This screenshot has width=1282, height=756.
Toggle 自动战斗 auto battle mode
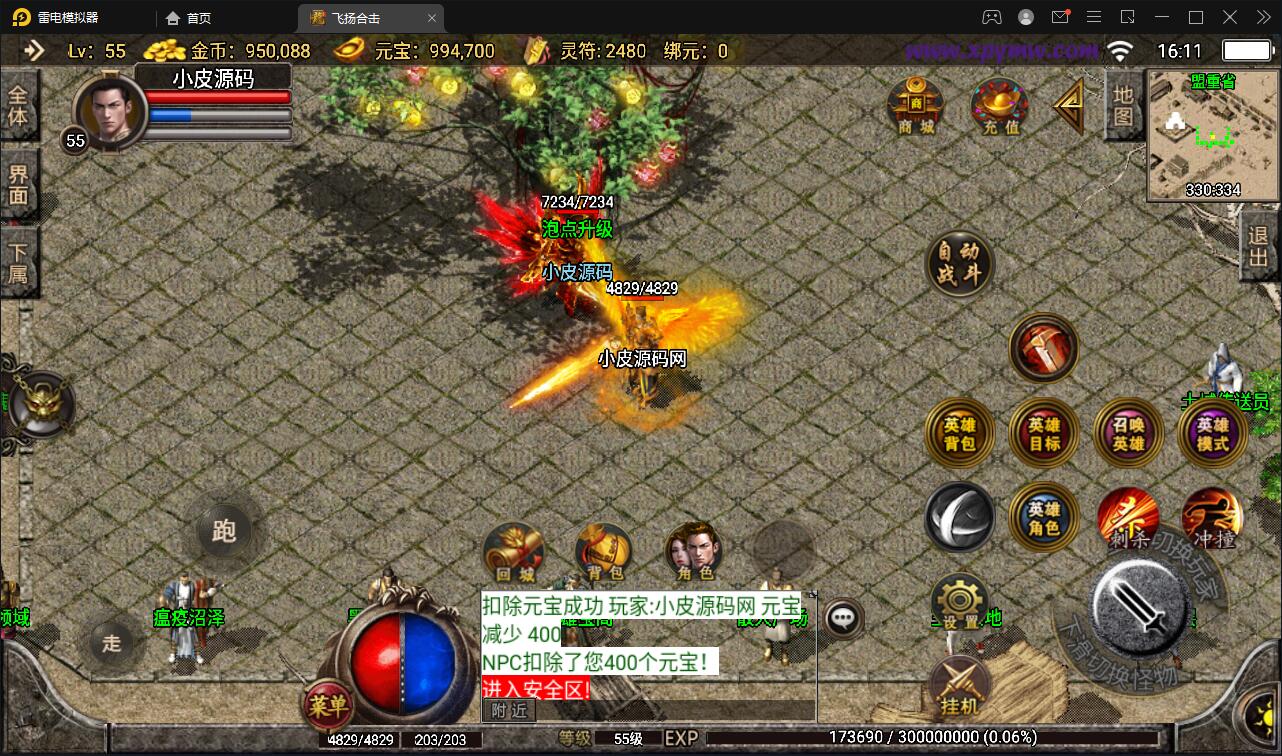click(960, 264)
